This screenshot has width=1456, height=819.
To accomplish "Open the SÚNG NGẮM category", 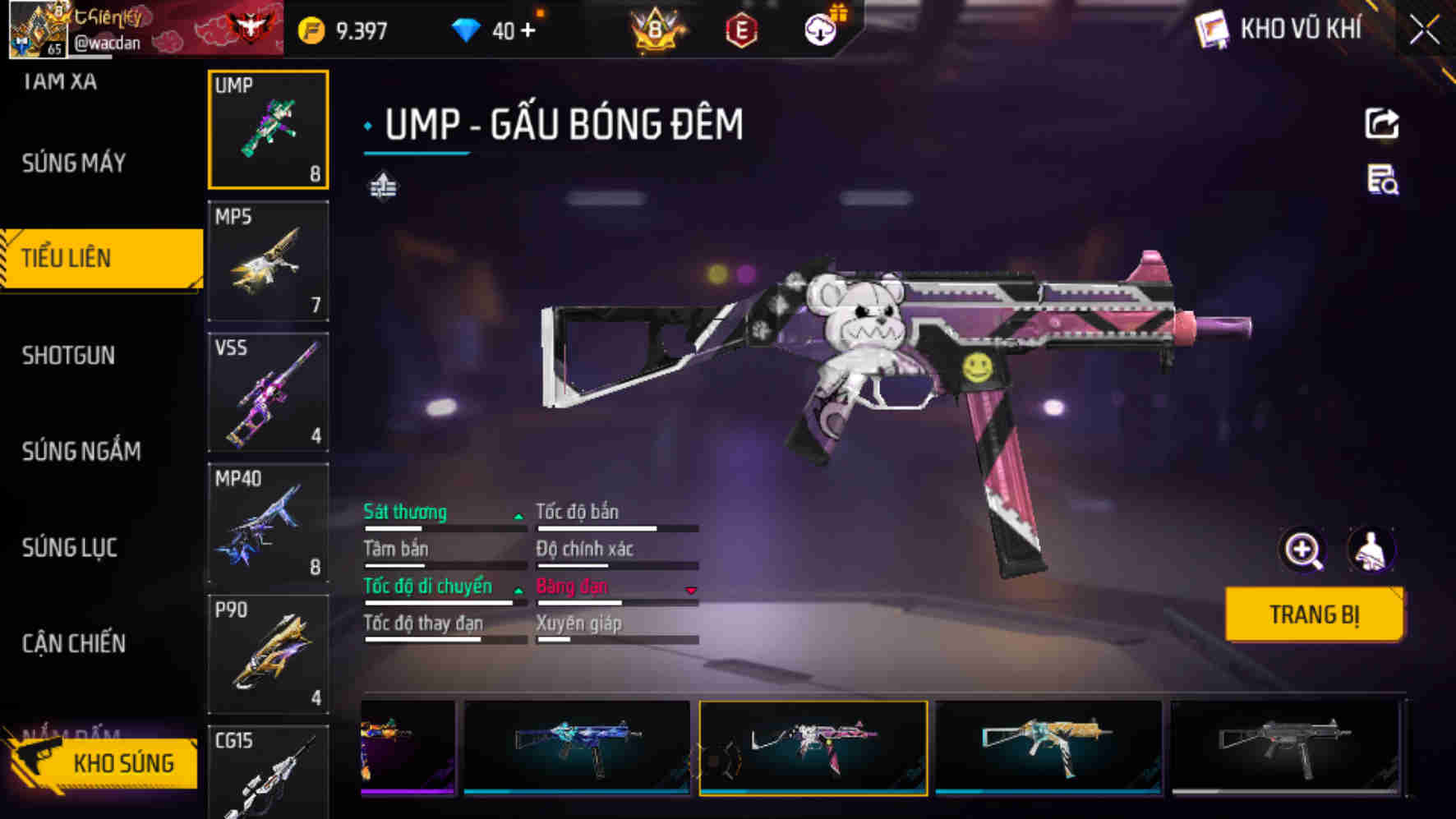I will (x=81, y=451).
